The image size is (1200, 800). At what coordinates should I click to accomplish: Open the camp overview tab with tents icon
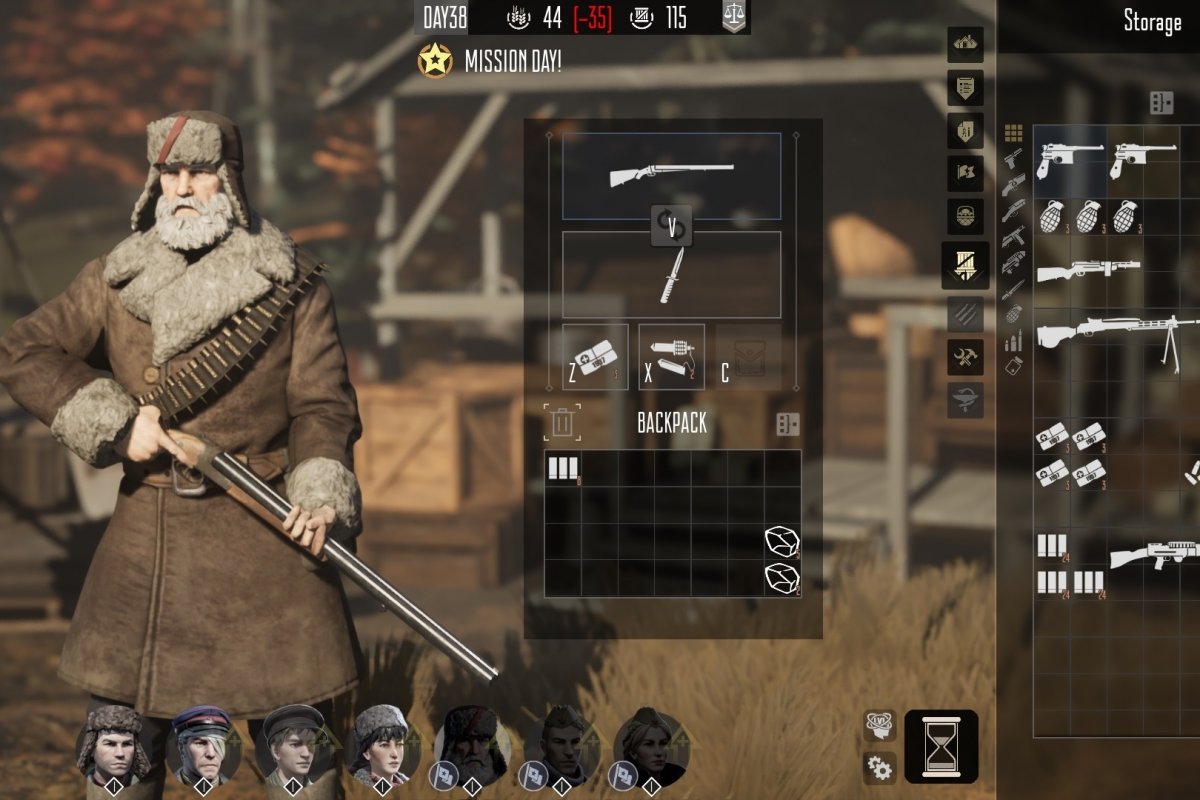[x=967, y=42]
